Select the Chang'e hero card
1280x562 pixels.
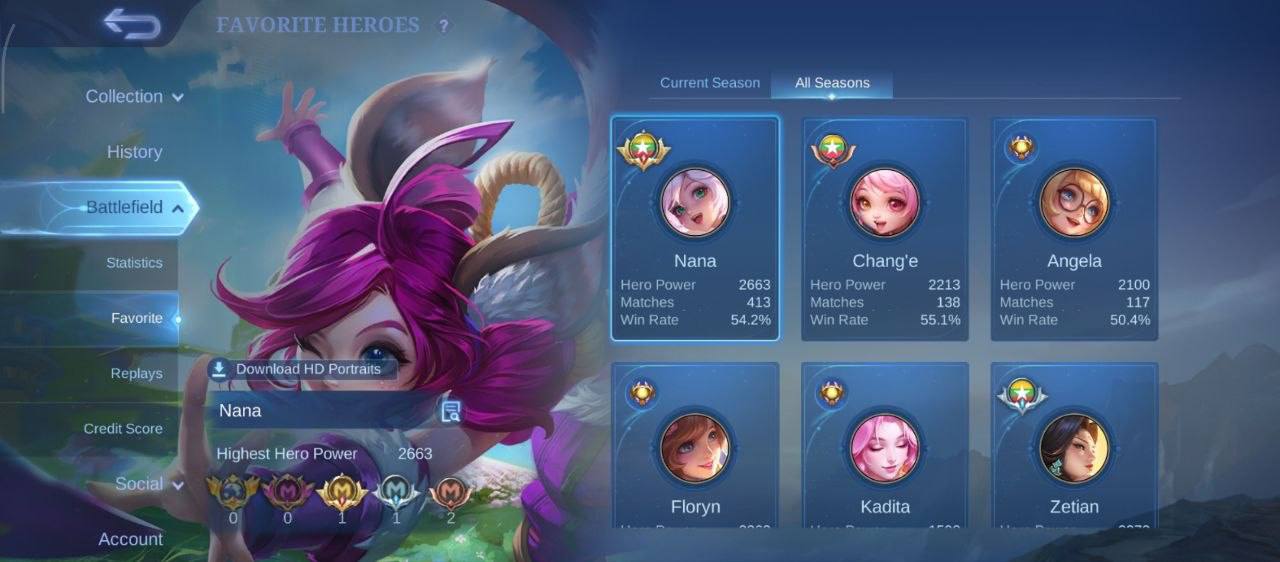pyautogui.click(x=885, y=229)
